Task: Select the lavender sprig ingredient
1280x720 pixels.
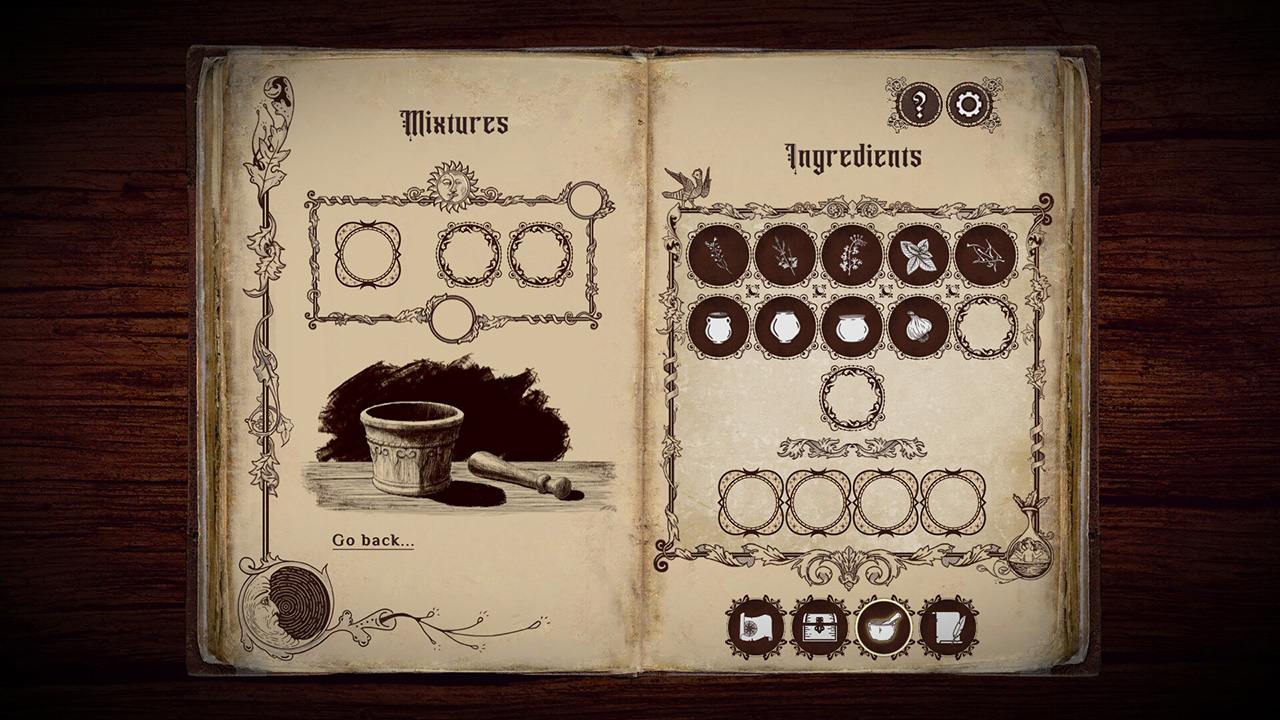Action: pos(718,254)
